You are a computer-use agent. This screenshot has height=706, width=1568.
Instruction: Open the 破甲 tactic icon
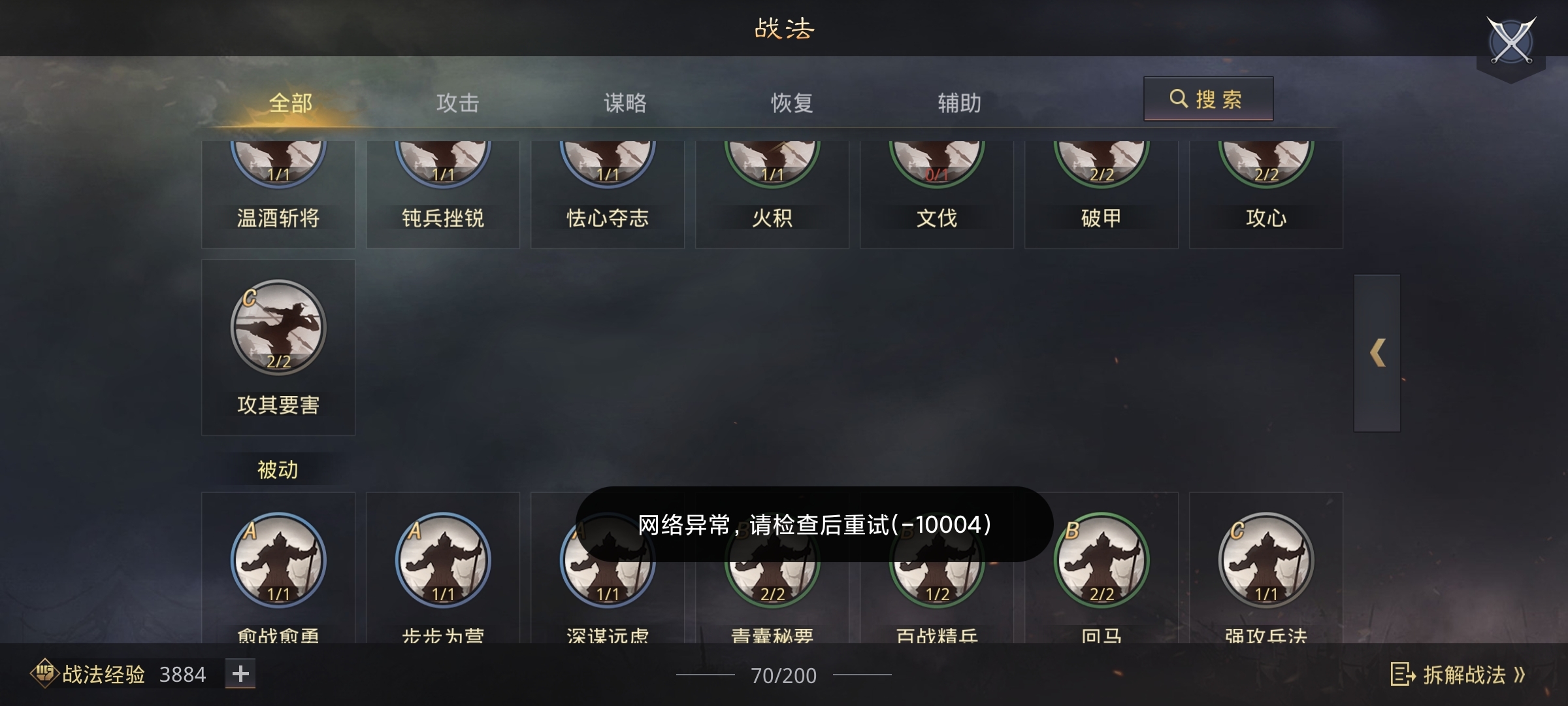1102,163
